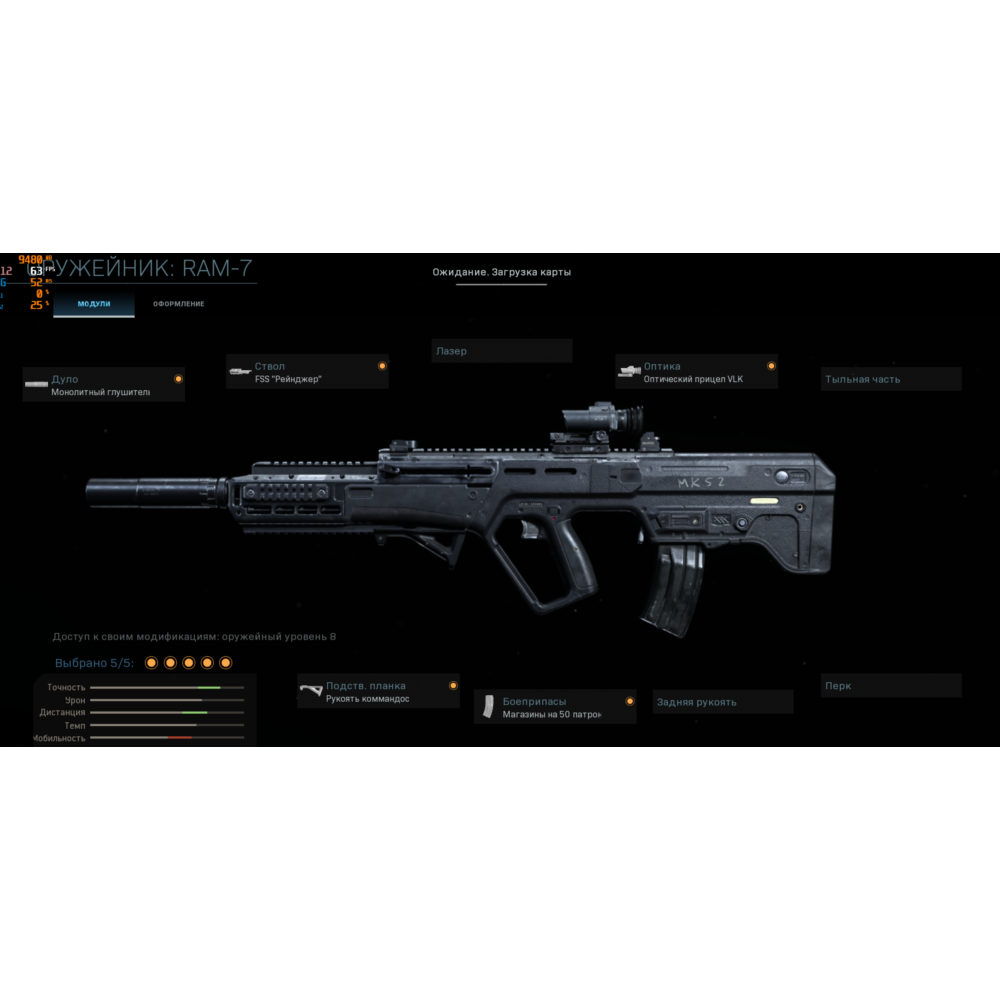Screen dimensions: 1000x1000
Task: Switch to the Модули tab
Action: [x=94, y=303]
